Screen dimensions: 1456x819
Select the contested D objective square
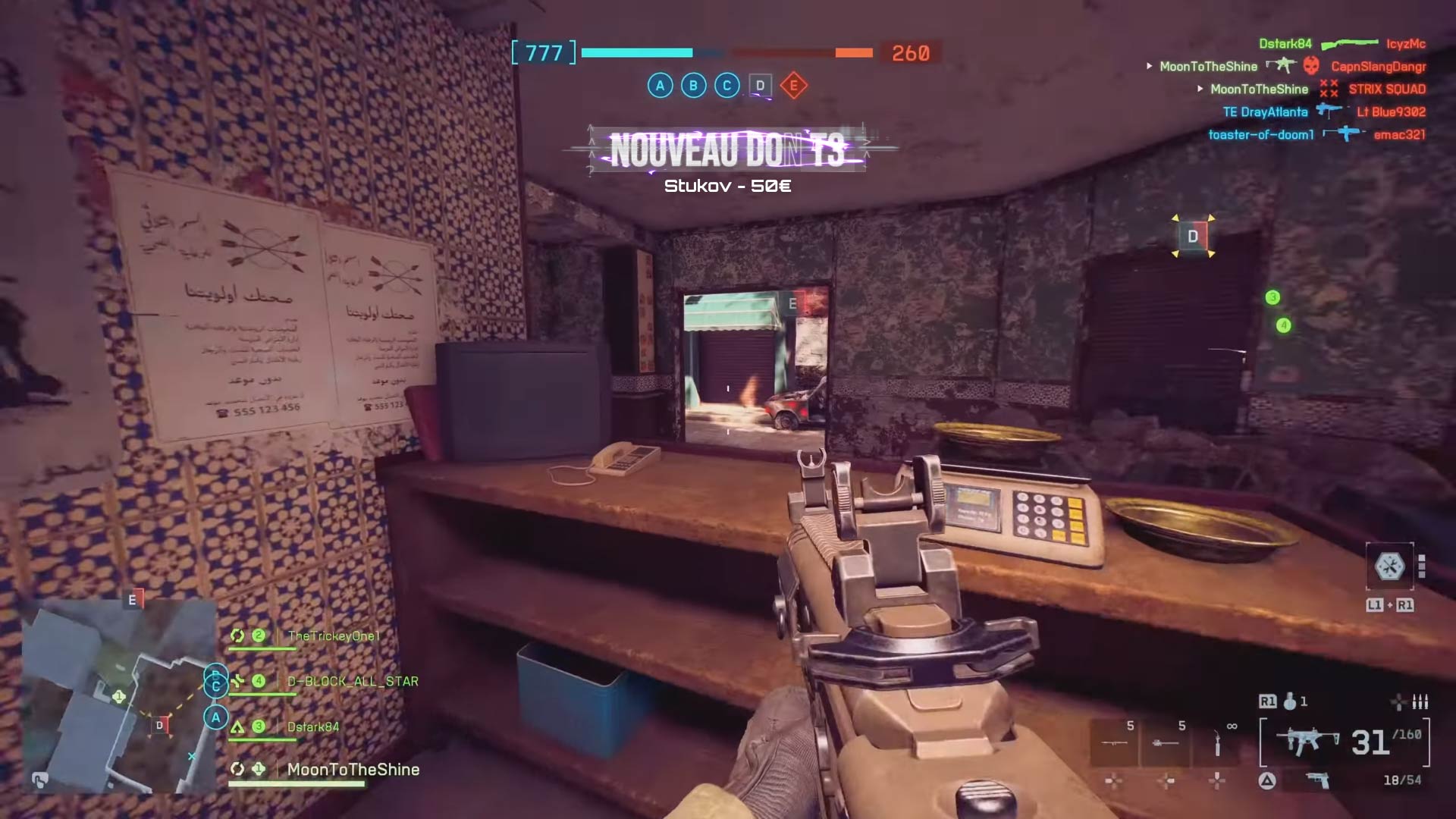(x=760, y=86)
